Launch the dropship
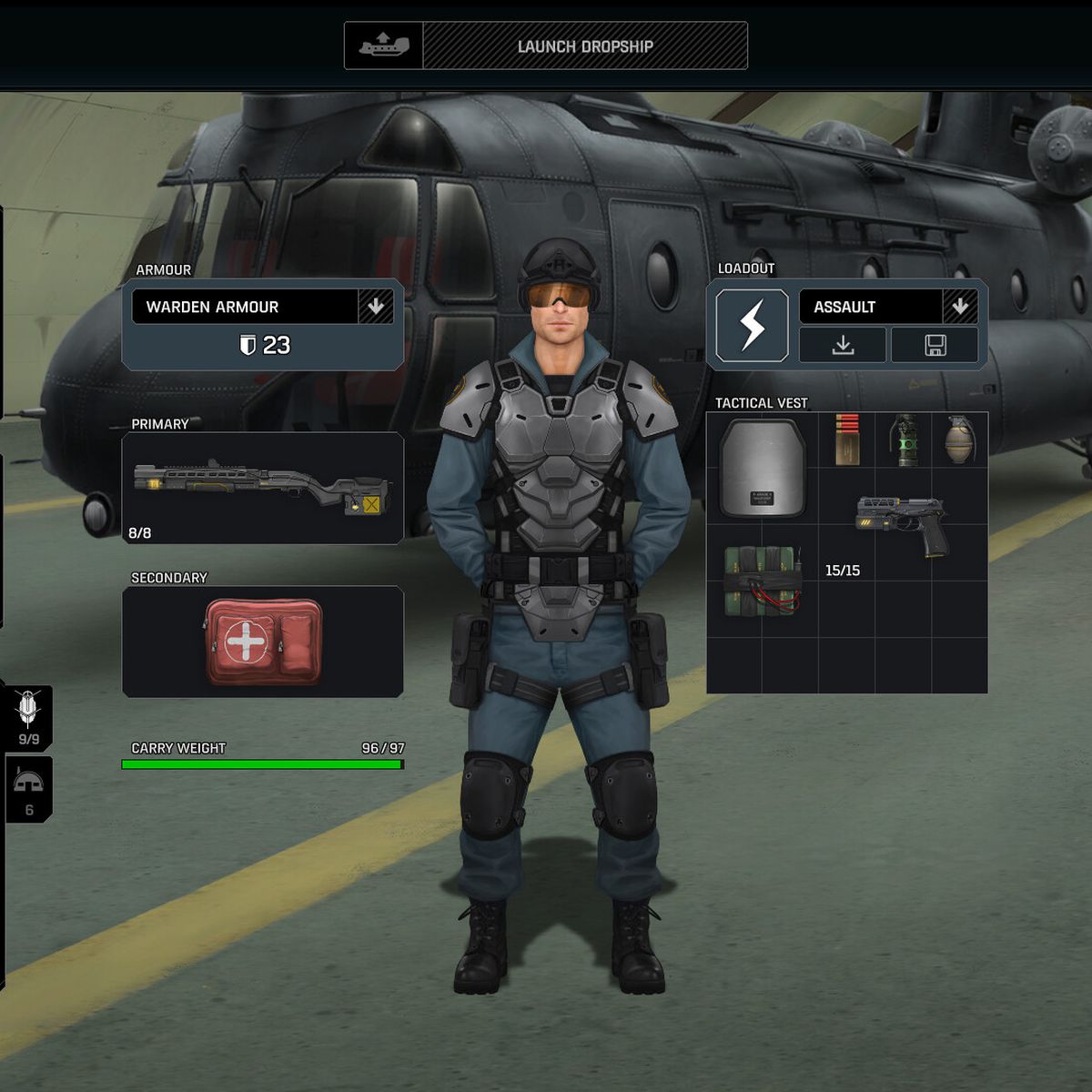Viewport: 1092px width, 1092px height. (x=584, y=46)
